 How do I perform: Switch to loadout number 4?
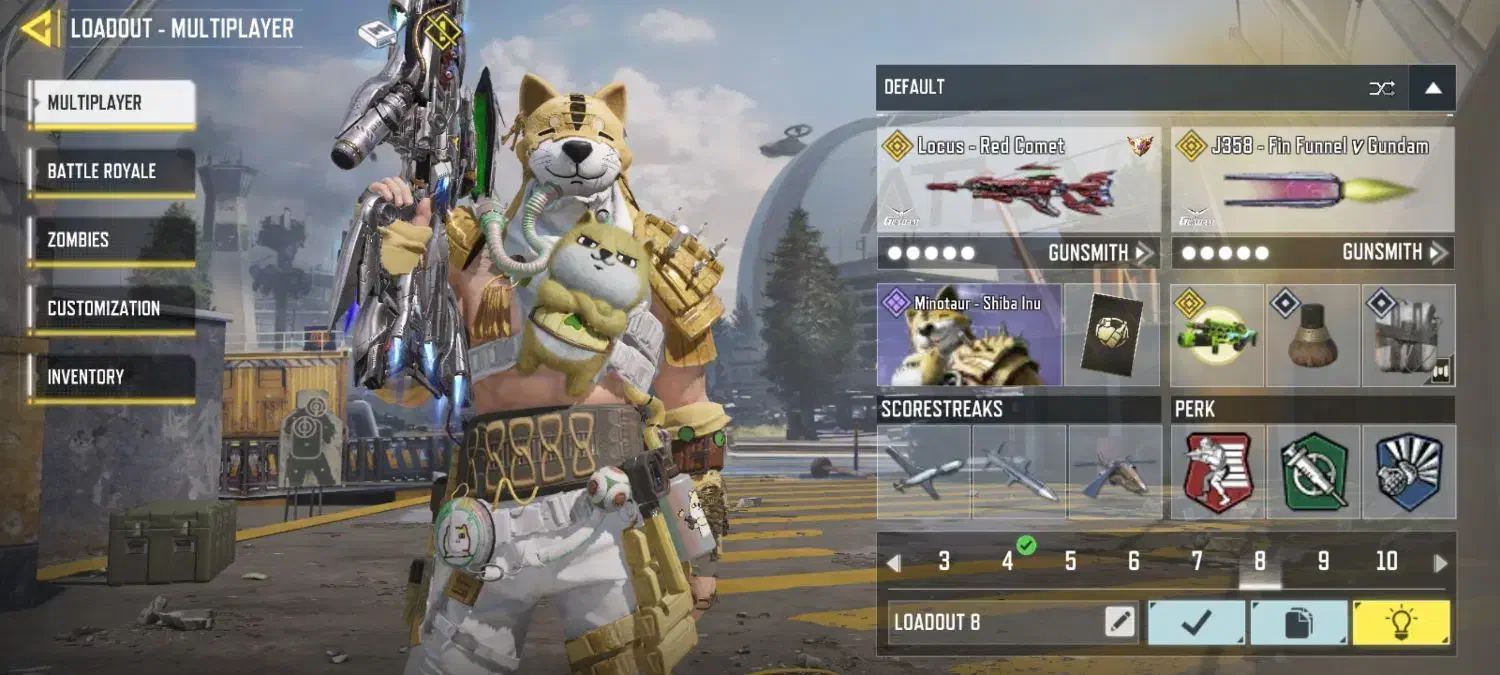(x=1007, y=562)
